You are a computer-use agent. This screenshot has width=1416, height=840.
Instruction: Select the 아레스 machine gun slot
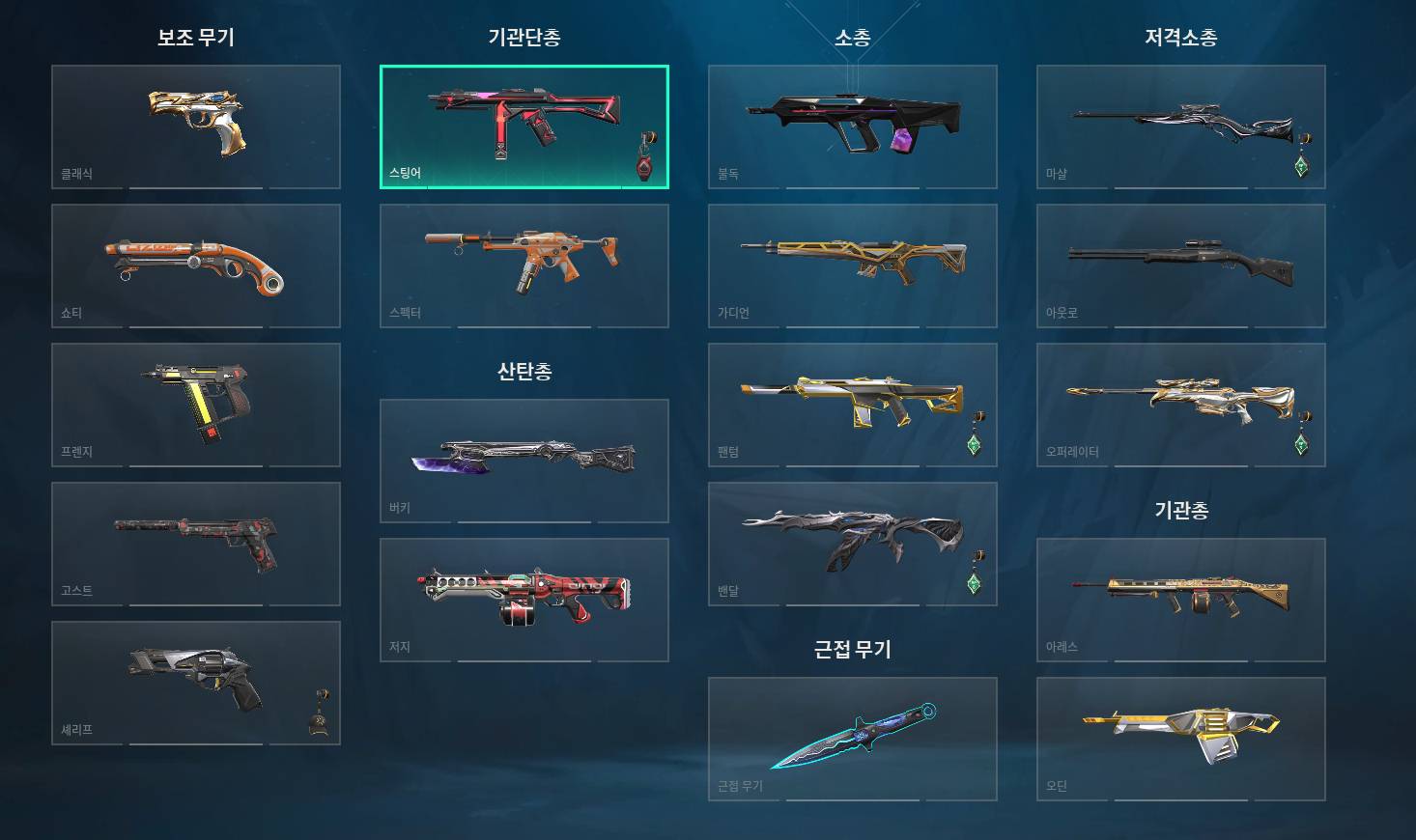coord(1181,600)
